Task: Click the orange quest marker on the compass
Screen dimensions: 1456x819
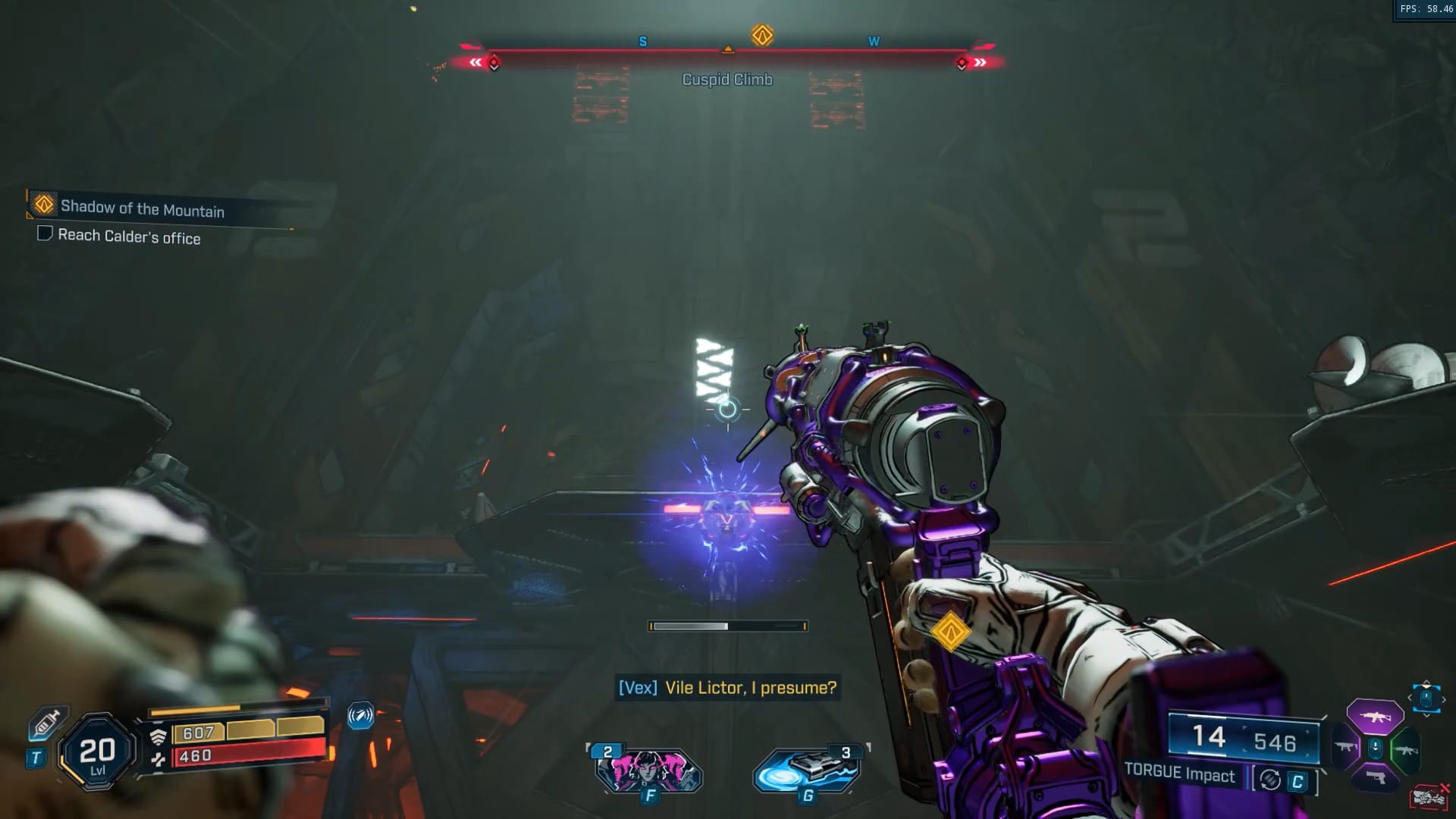Action: (762, 35)
